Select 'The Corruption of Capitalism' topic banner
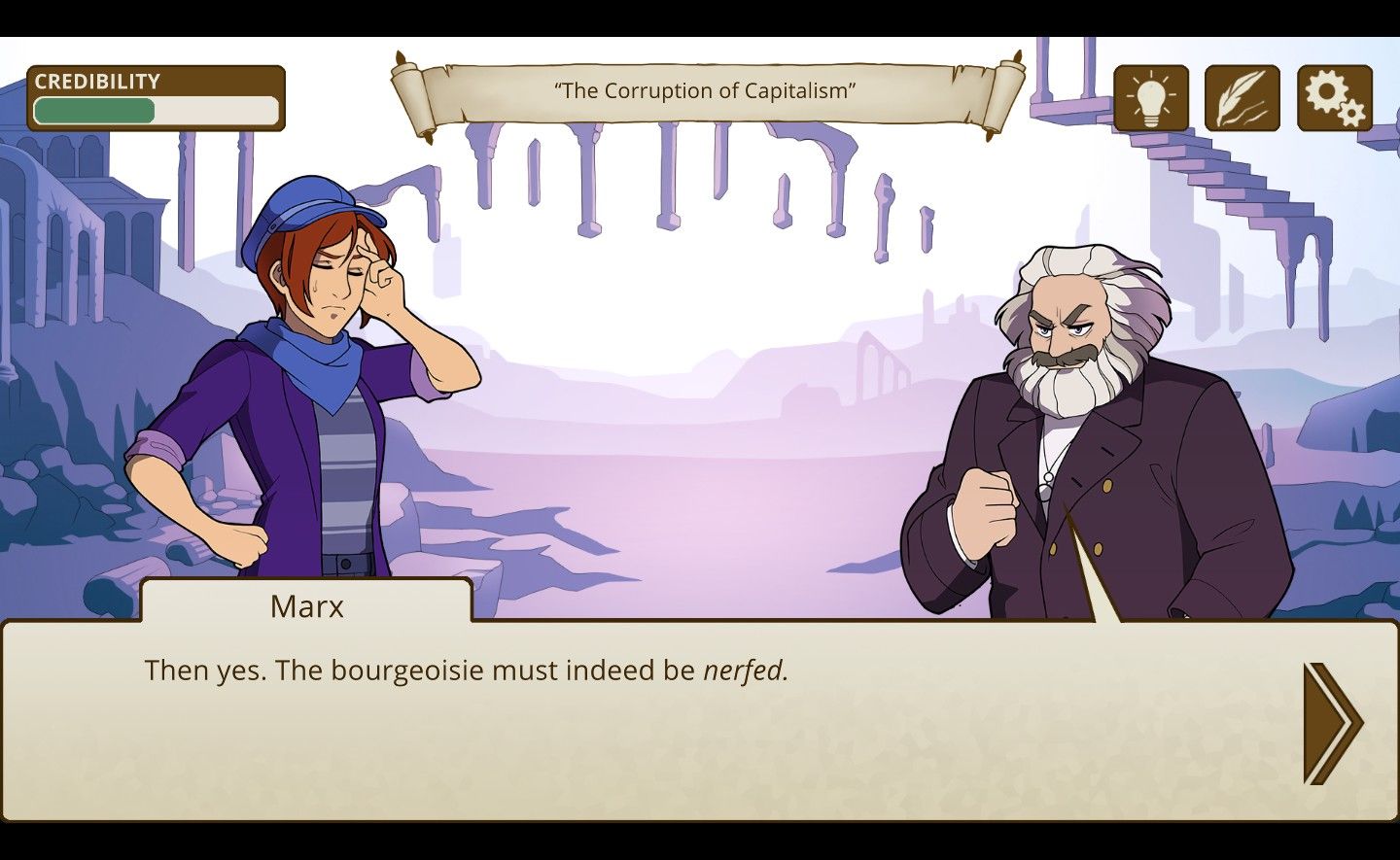Screen dimensions: 1400x860 pyautogui.click(x=704, y=92)
